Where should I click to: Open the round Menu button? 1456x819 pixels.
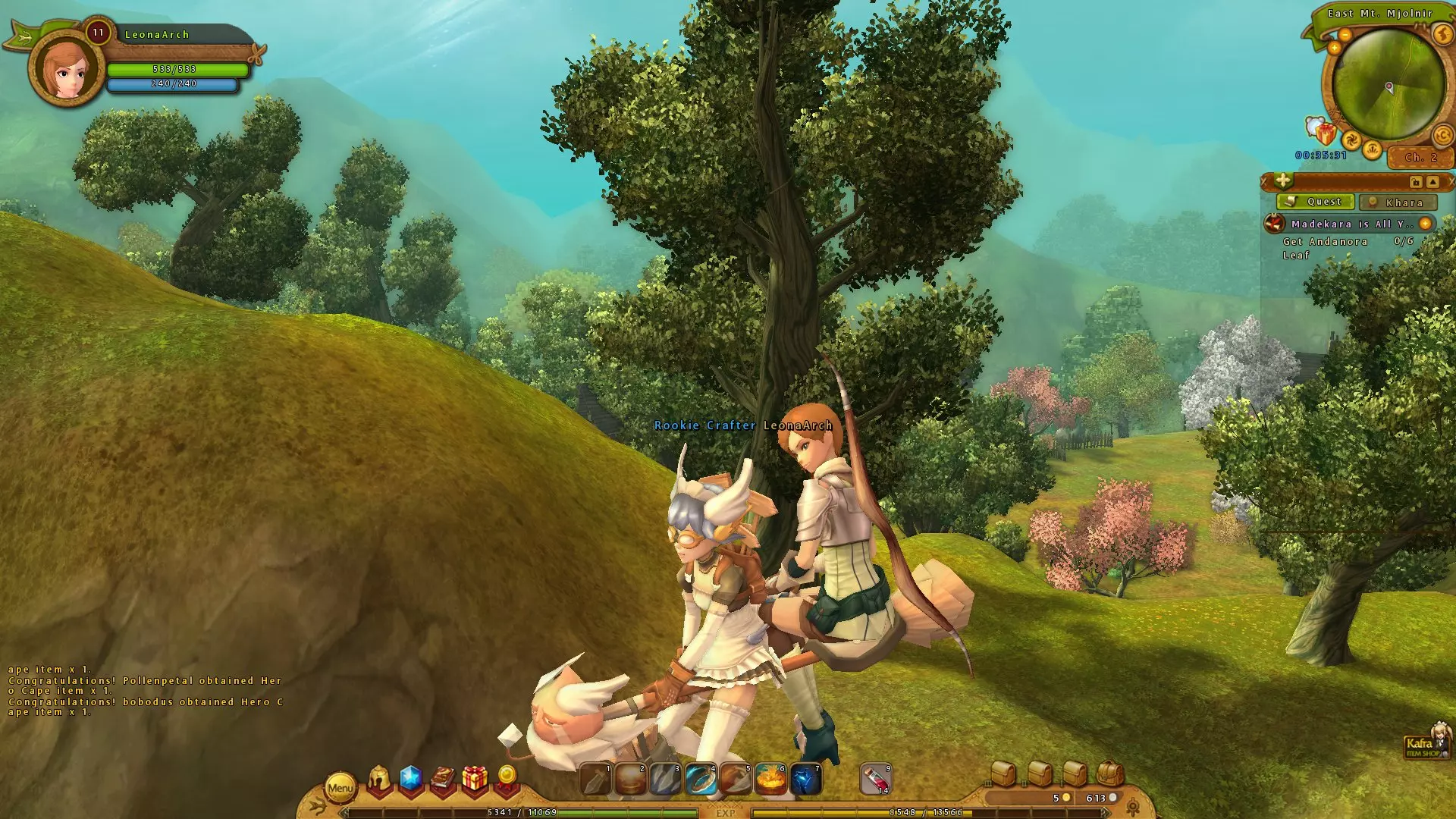point(340,788)
